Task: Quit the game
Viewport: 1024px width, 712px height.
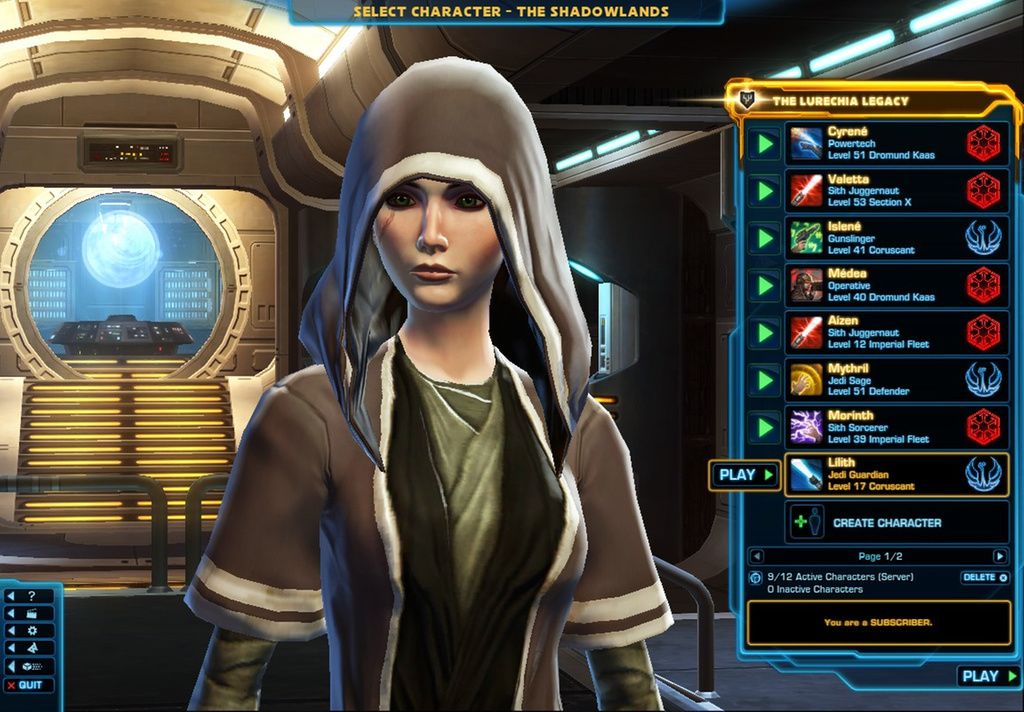Action: point(26,685)
